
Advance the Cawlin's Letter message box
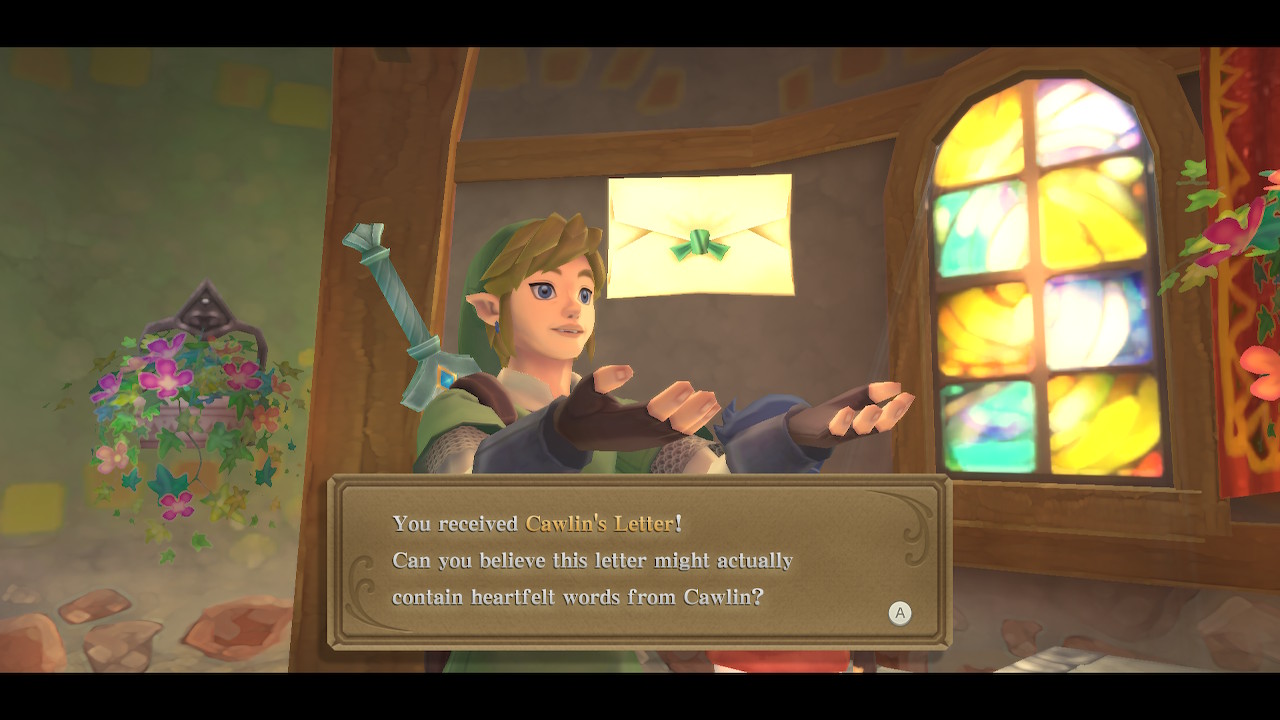(900, 613)
